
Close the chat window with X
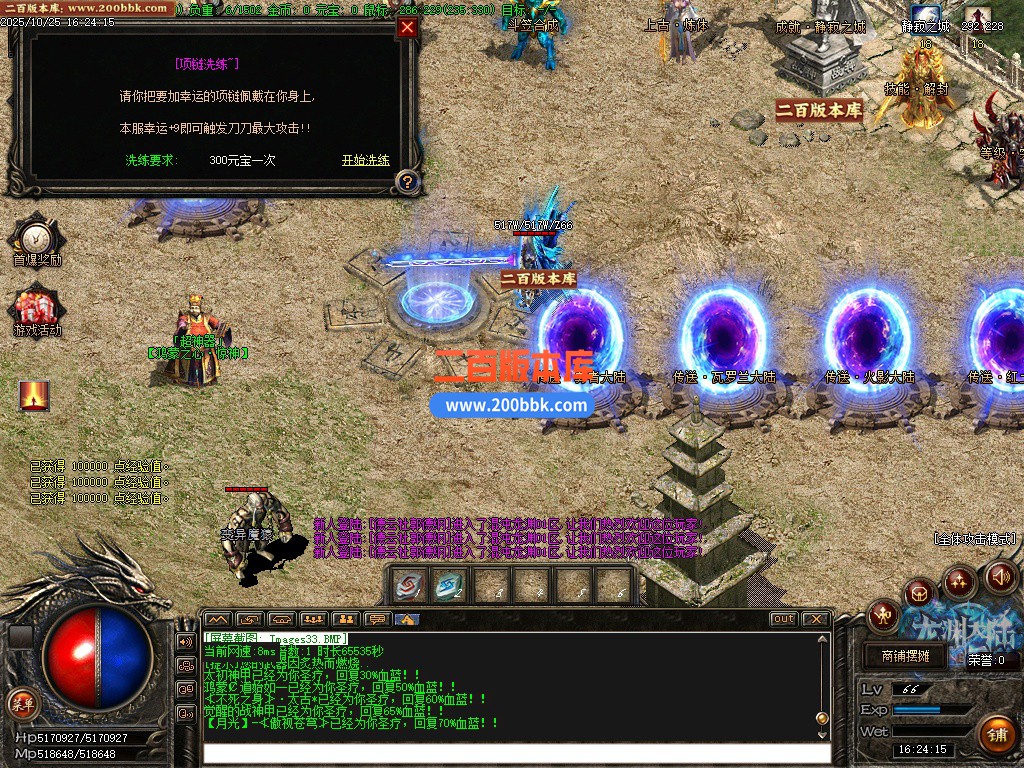point(815,619)
